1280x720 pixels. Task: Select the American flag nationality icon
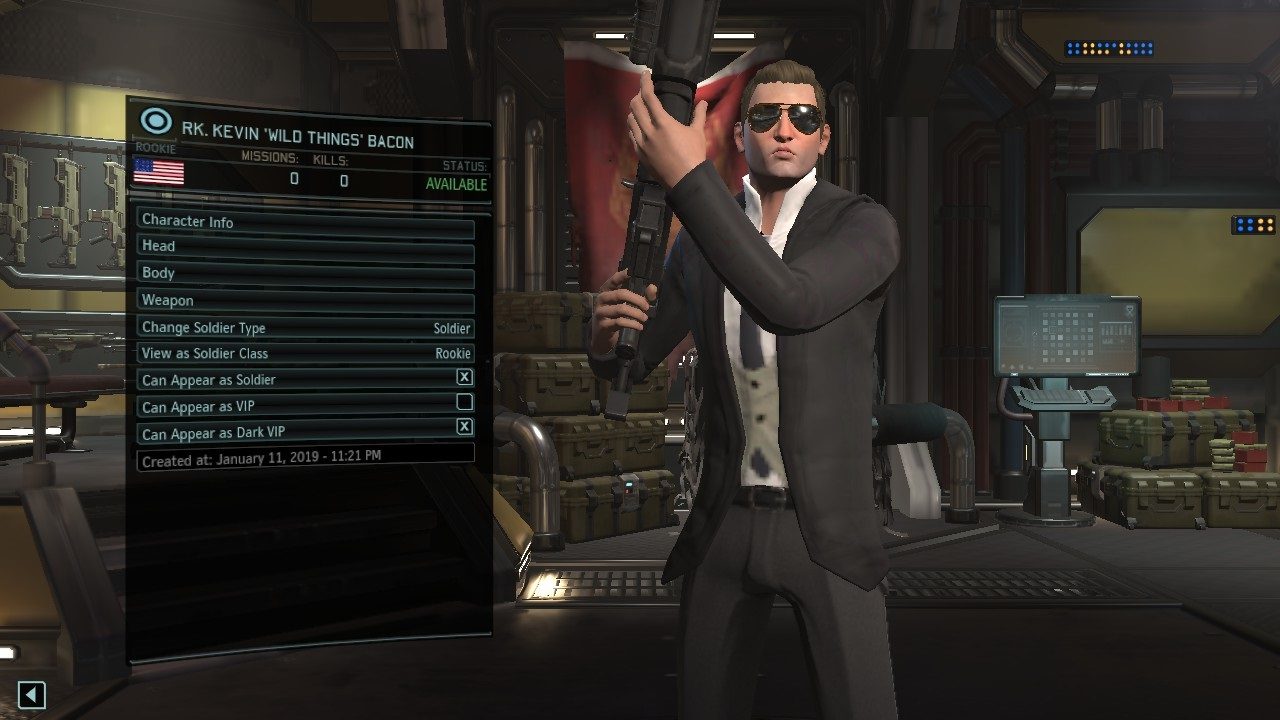[157, 174]
